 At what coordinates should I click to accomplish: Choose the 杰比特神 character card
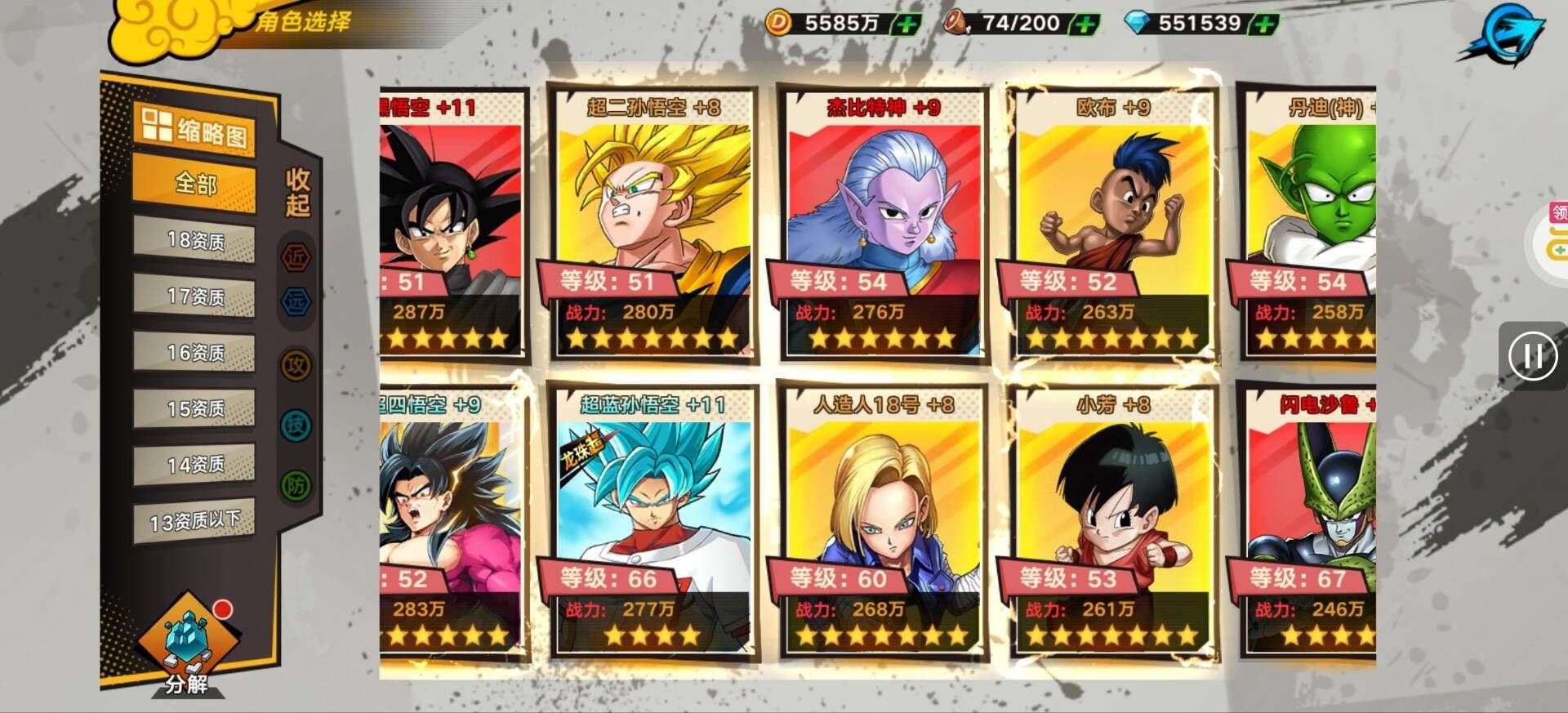(883, 225)
